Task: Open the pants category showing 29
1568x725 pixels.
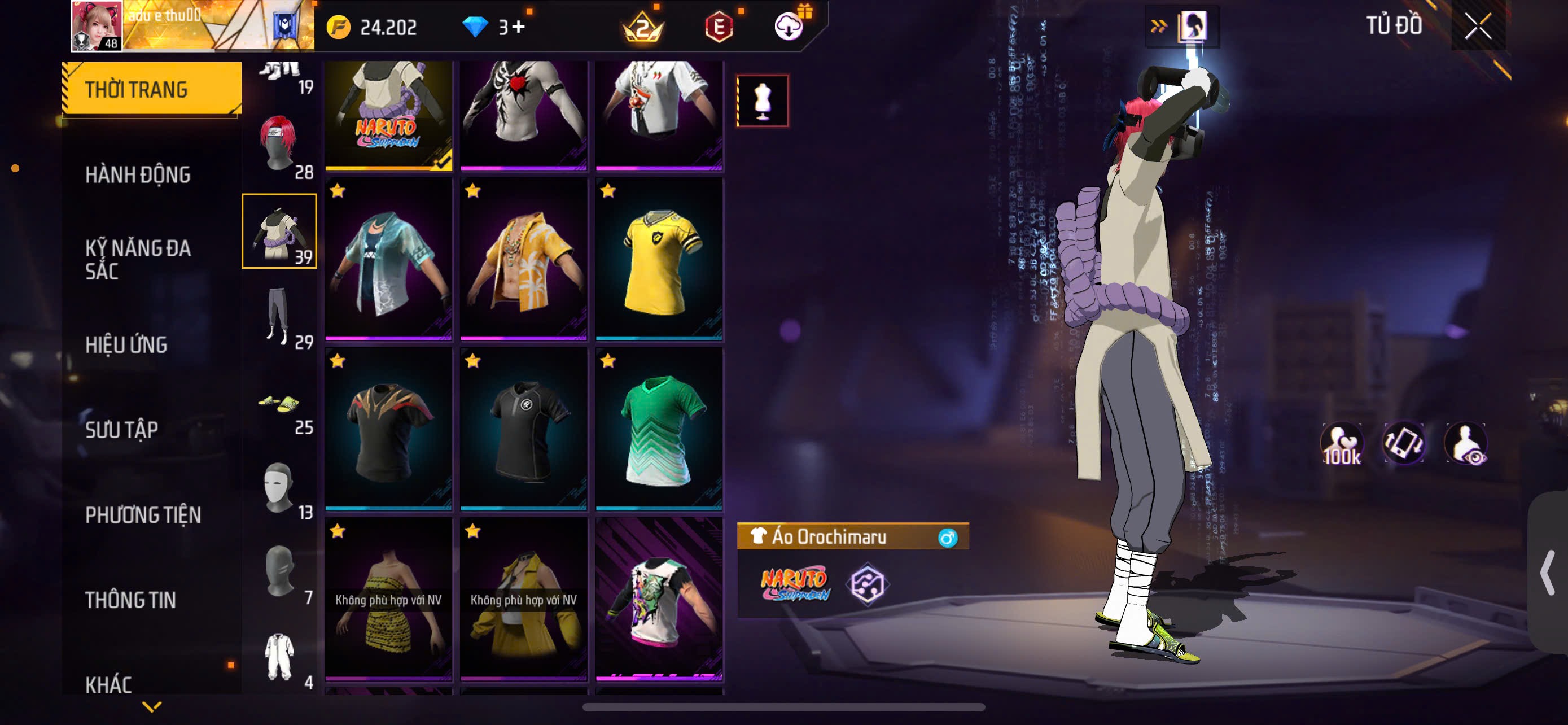Action: [279, 317]
